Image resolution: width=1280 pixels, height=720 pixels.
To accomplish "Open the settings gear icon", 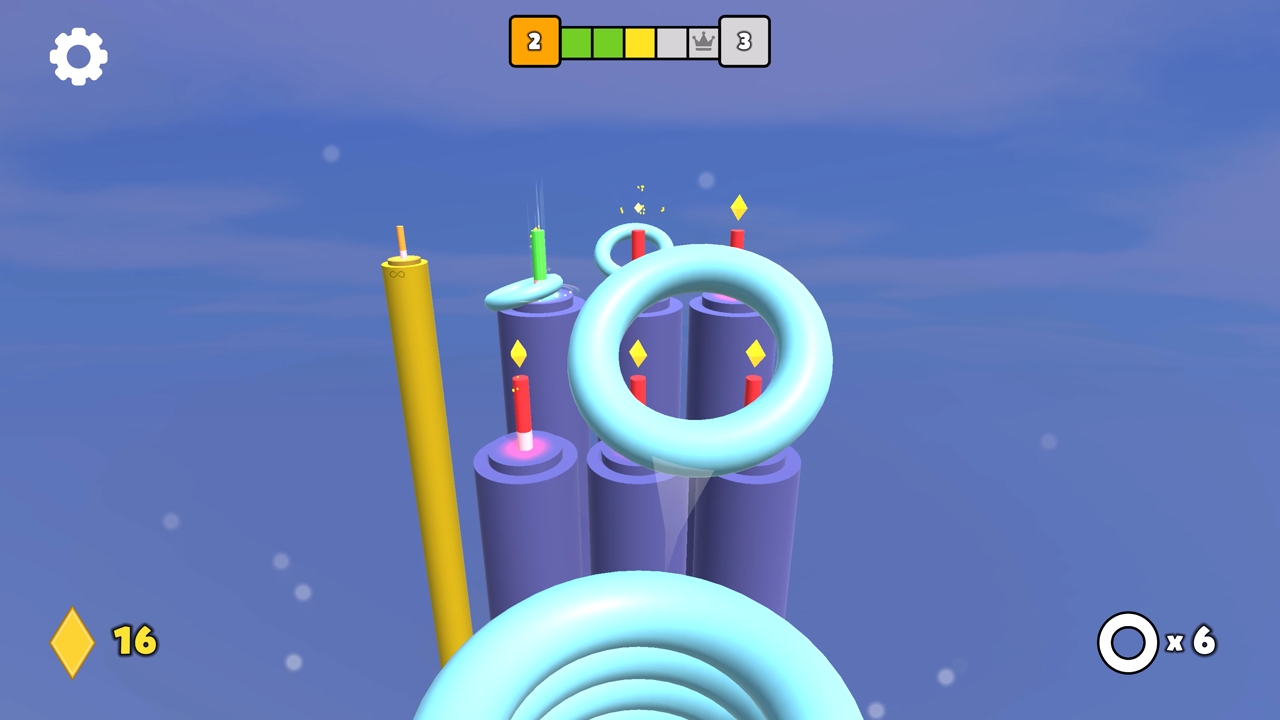I will coord(77,55).
